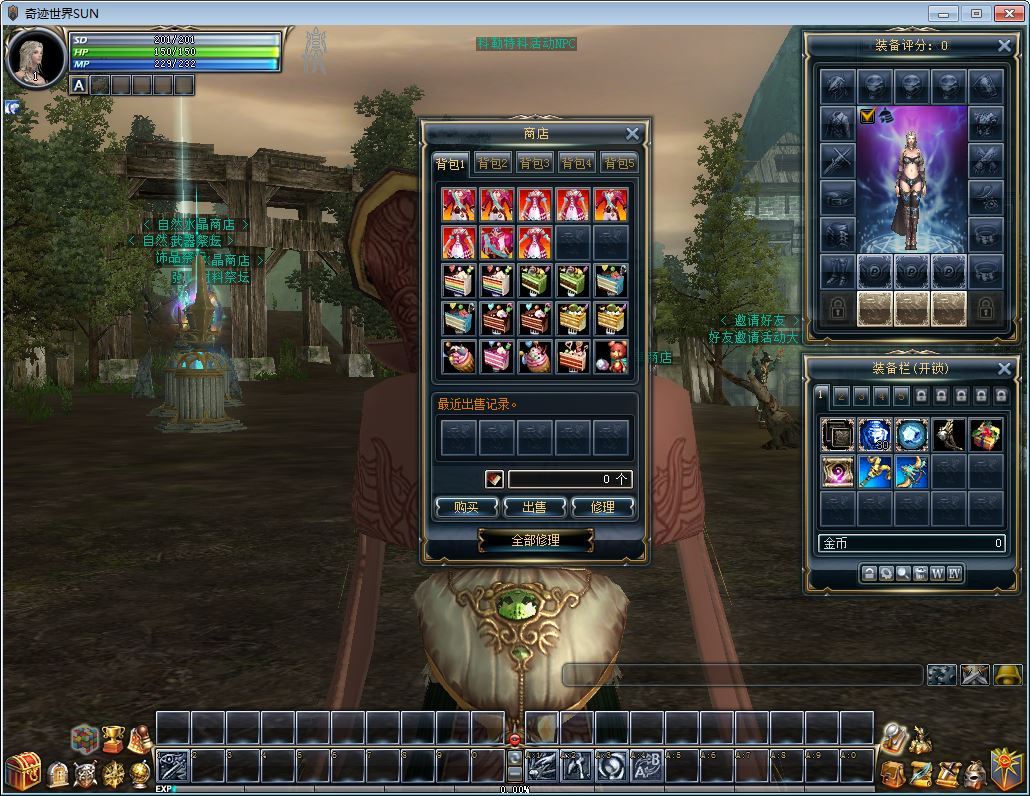This screenshot has width=1030, height=796.
Task: Close the shop window
Action: point(632,134)
